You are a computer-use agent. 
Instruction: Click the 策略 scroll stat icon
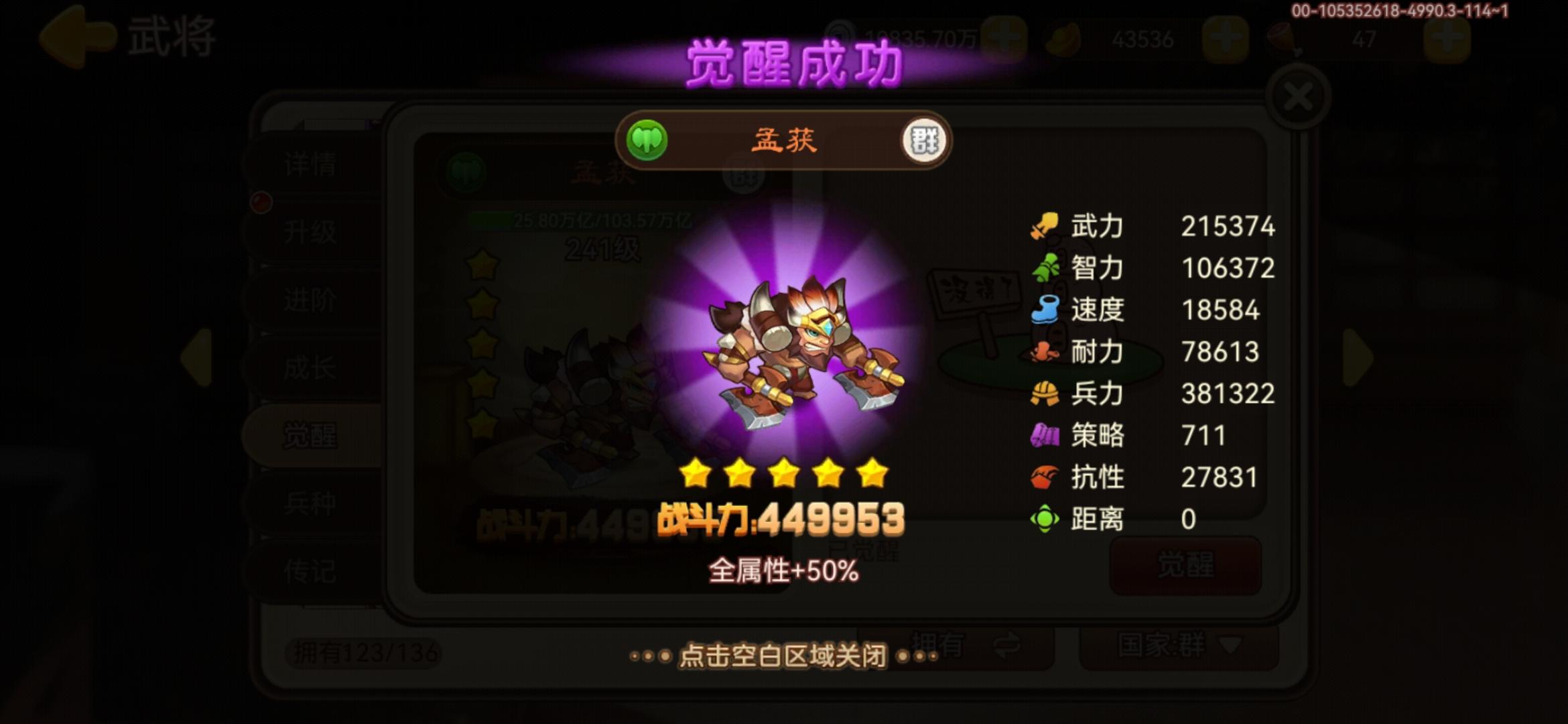1046,436
